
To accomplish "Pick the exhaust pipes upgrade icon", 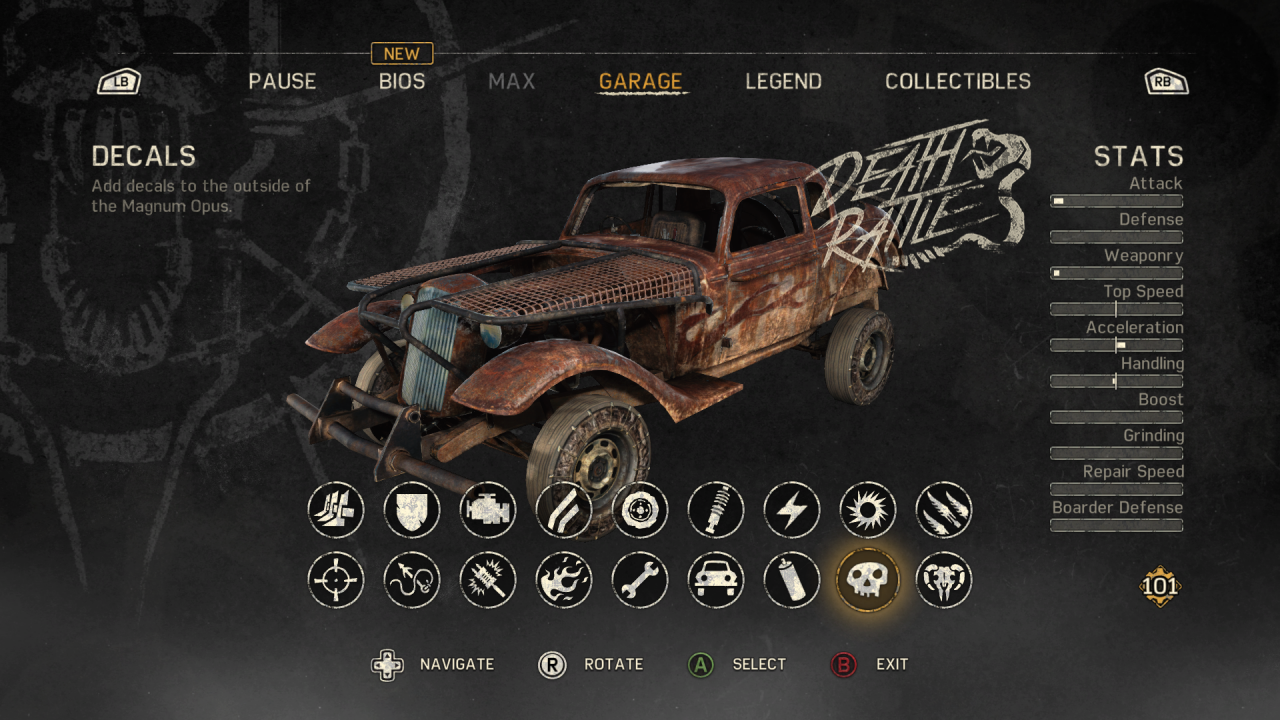I will (564, 510).
